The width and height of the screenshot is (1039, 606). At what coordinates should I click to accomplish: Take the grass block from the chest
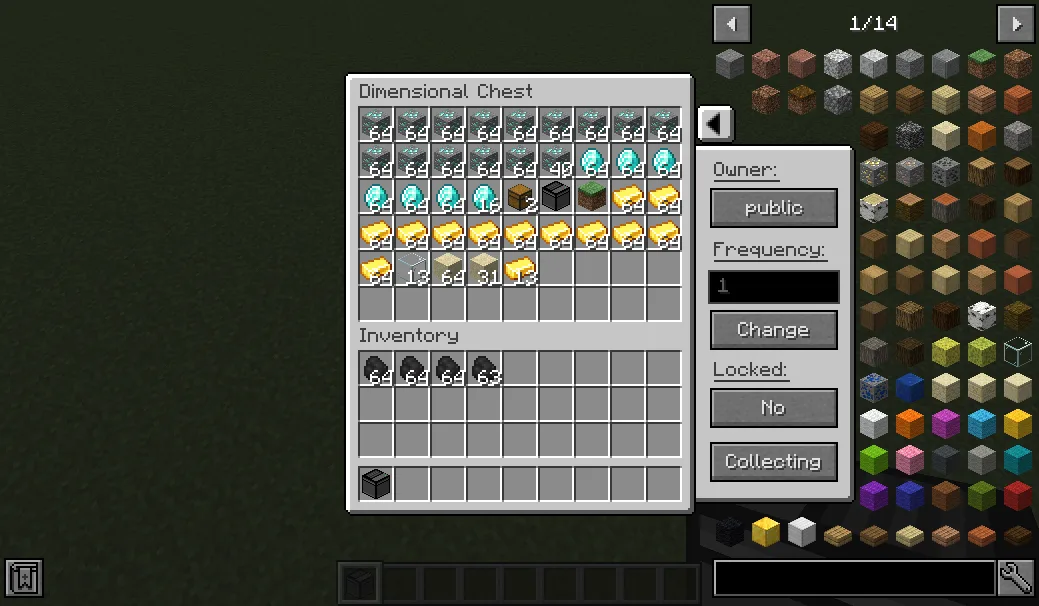pyautogui.click(x=592, y=197)
